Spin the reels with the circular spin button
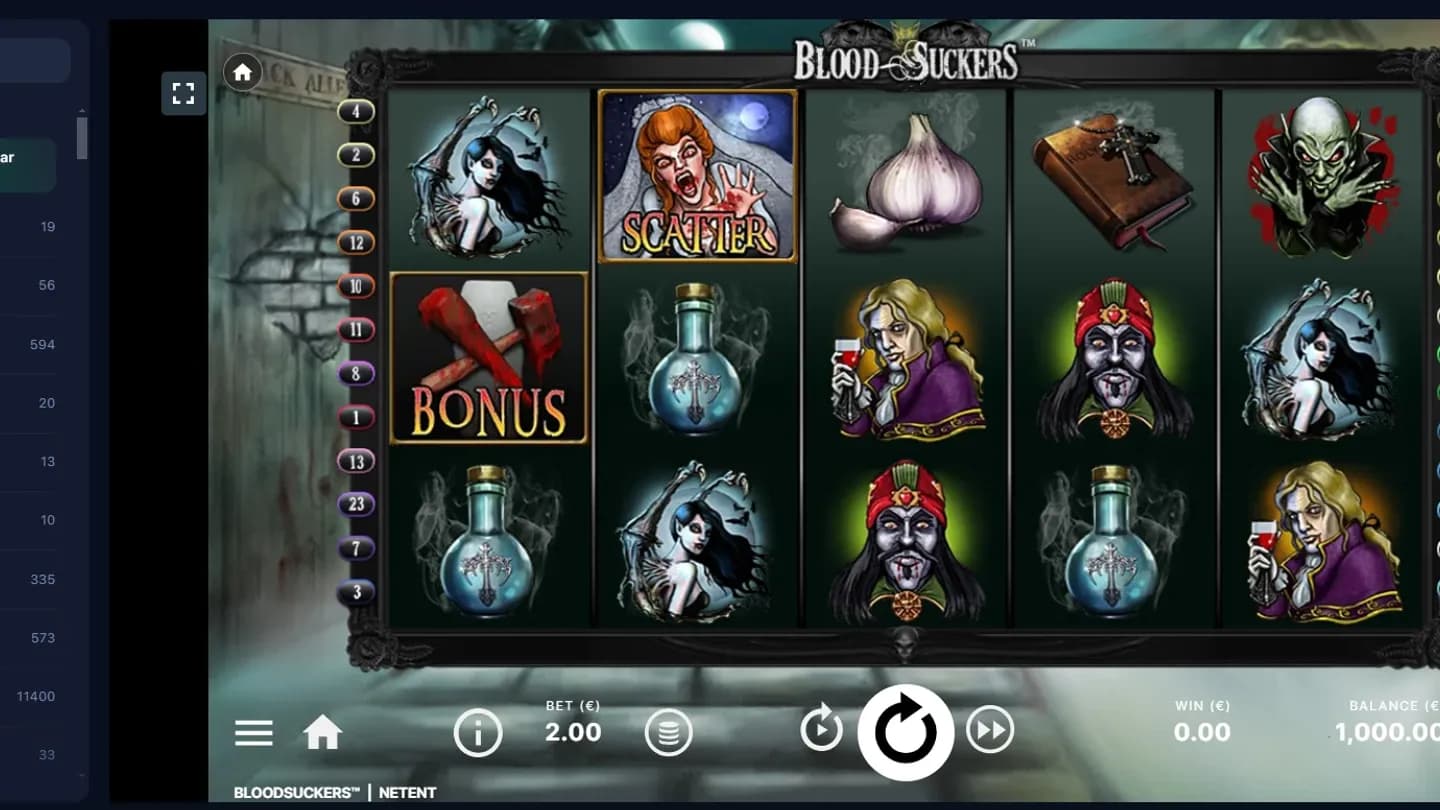This screenshot has height=810, width=1440. coord(906,730)
